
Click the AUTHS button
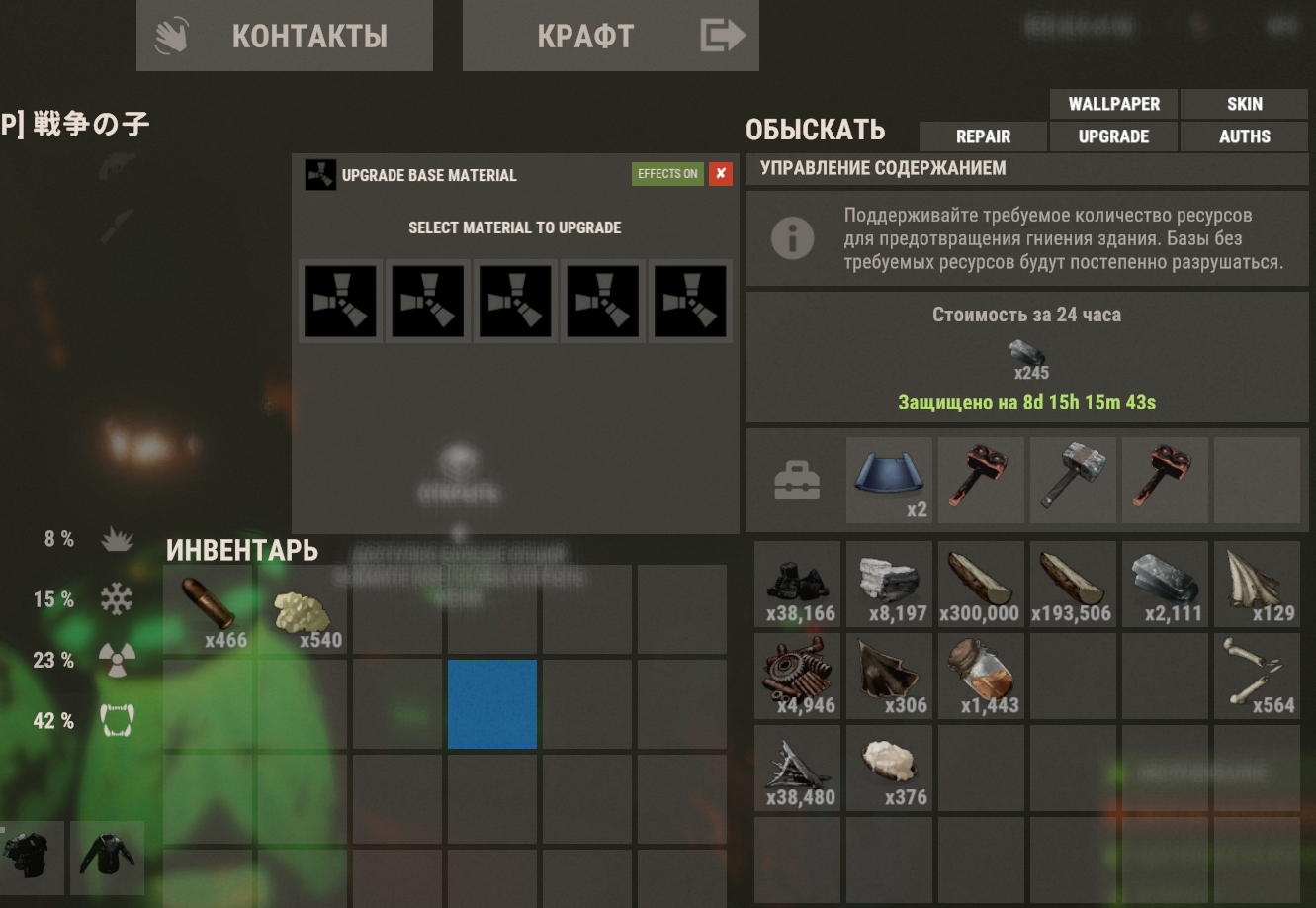coord(1244,136)
